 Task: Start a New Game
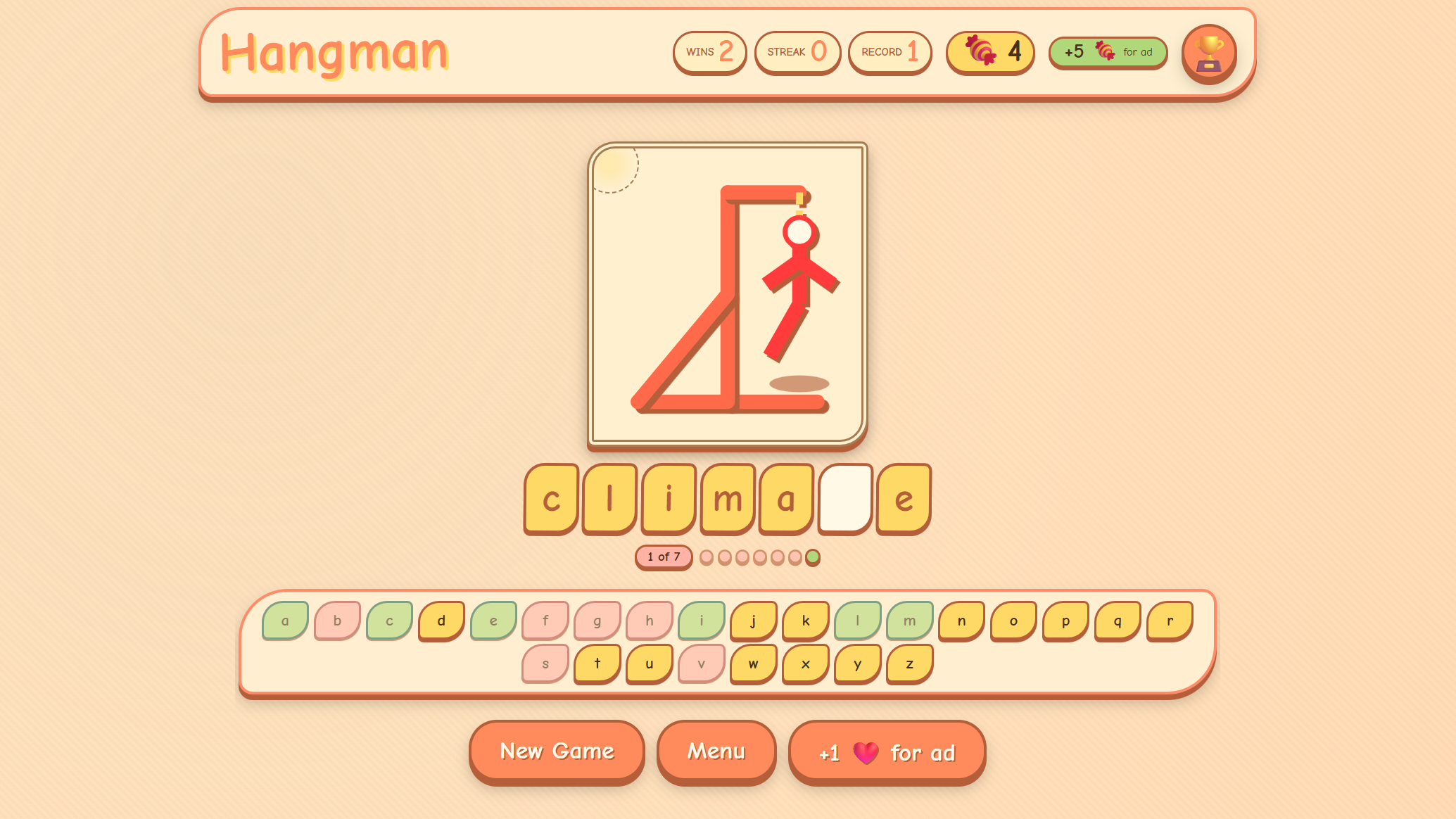click(556, 751)
